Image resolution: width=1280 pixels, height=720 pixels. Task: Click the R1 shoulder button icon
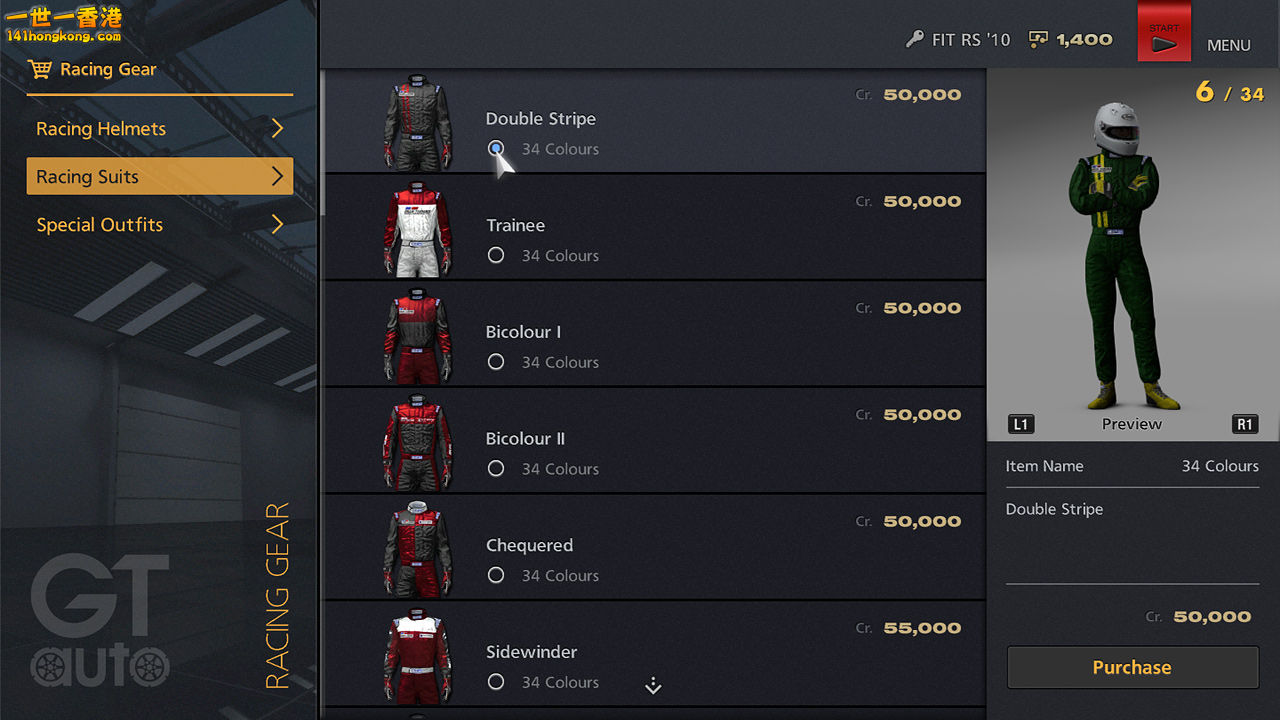click(x=1244, y=424)
